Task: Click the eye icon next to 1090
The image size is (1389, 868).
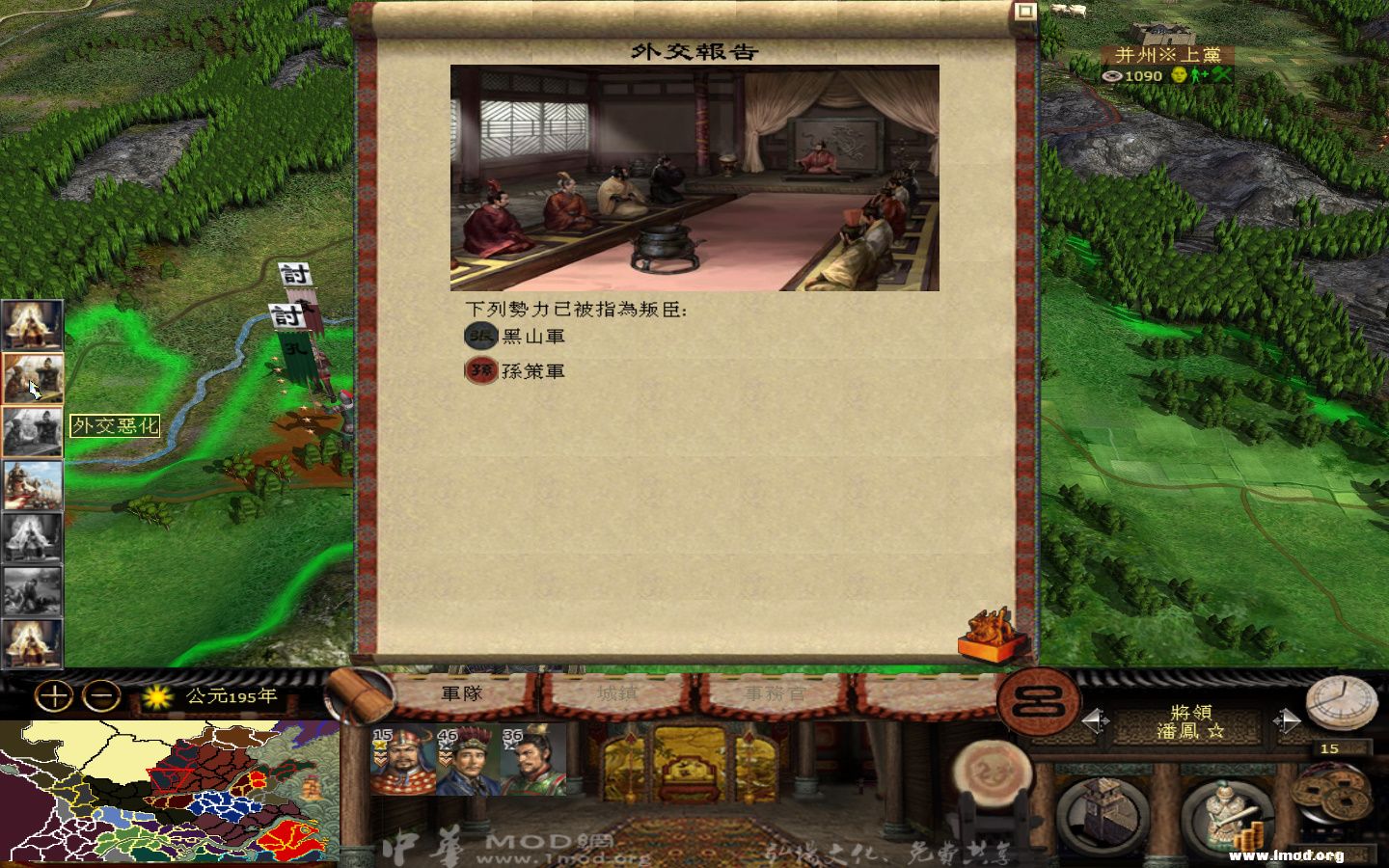Action: pos(1111,74)
